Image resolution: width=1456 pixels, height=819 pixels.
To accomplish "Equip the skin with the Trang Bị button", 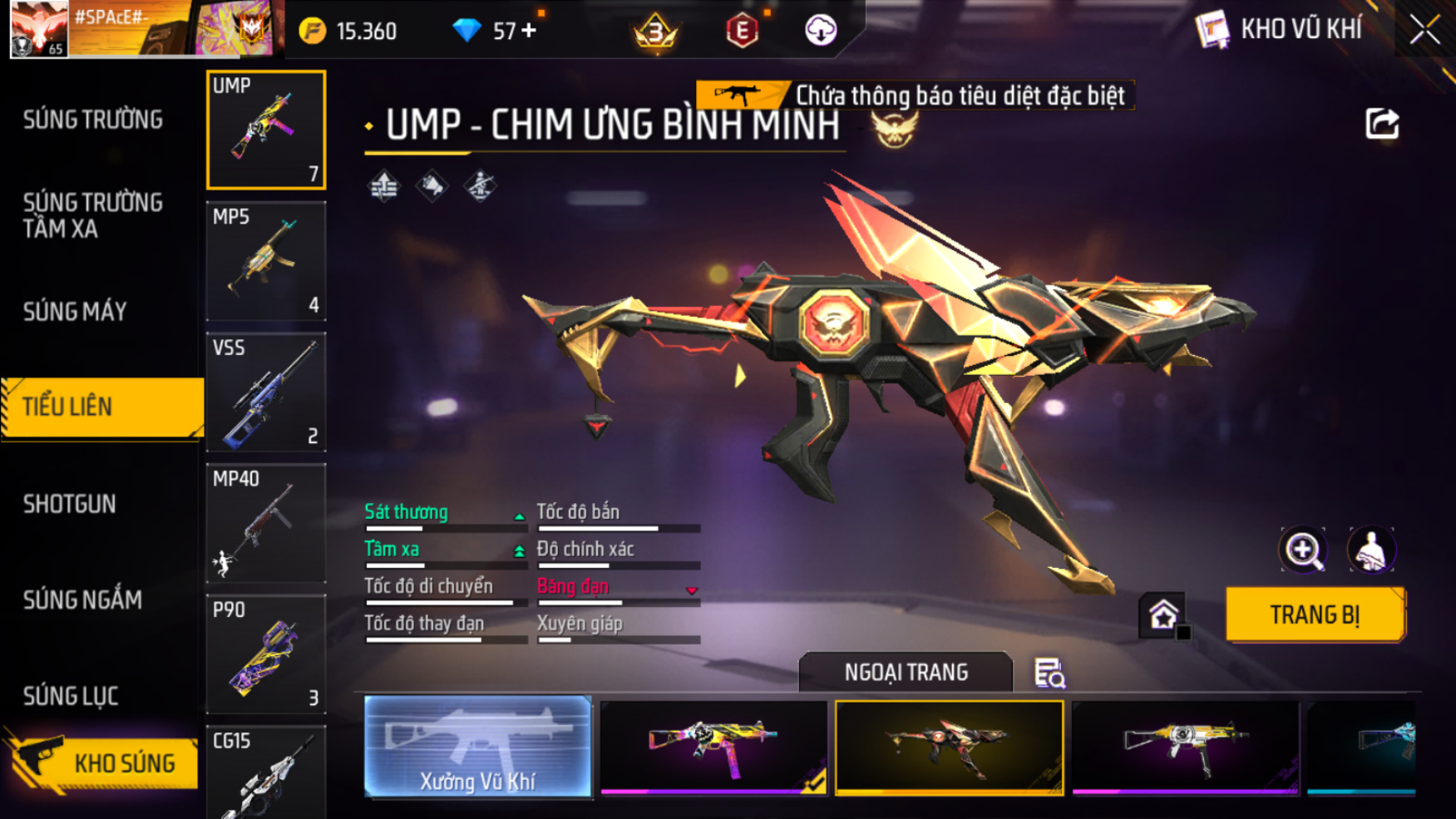I will pos(1315,614).
